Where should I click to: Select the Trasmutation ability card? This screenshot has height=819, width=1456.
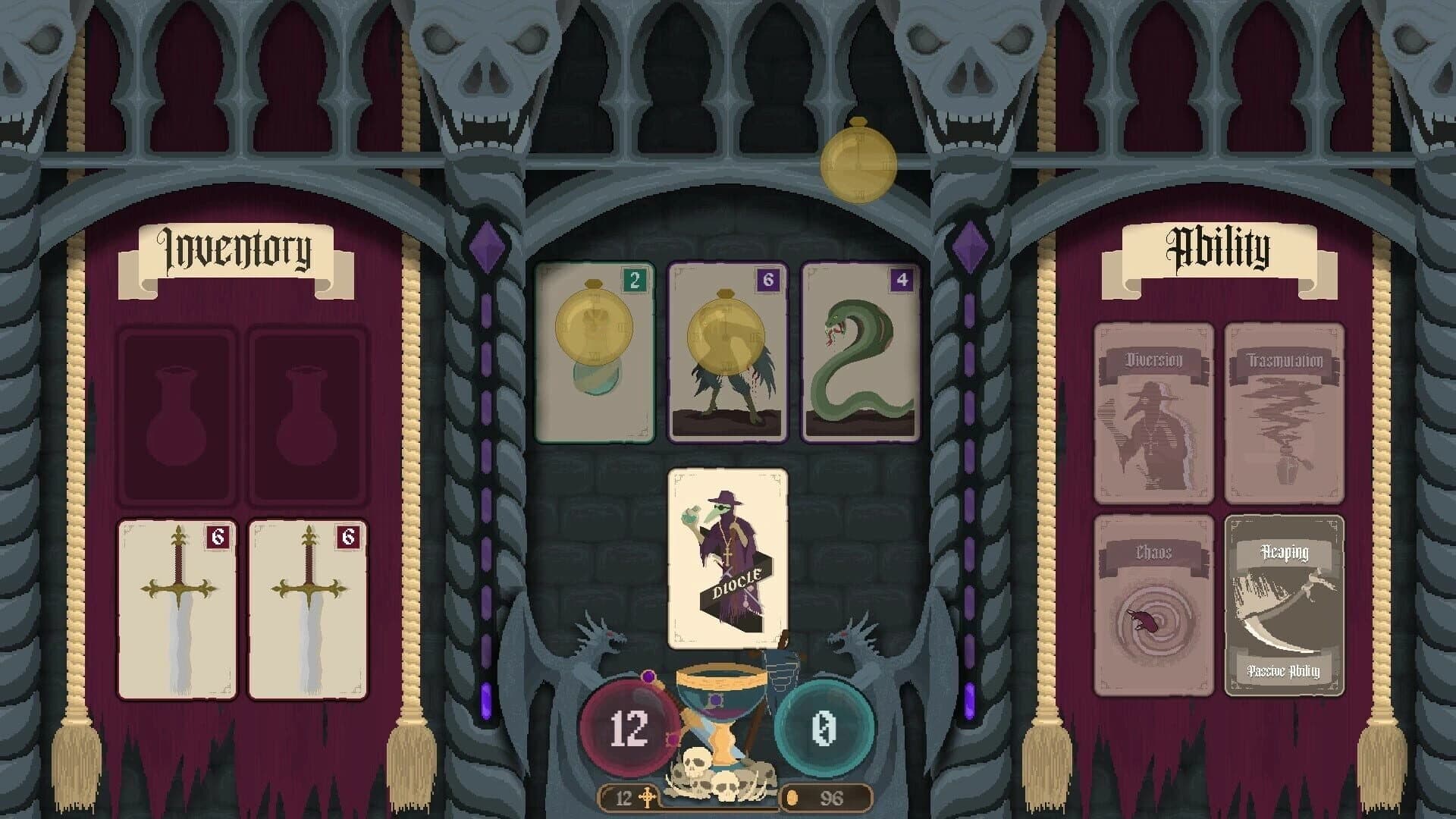pos(1285,413)
